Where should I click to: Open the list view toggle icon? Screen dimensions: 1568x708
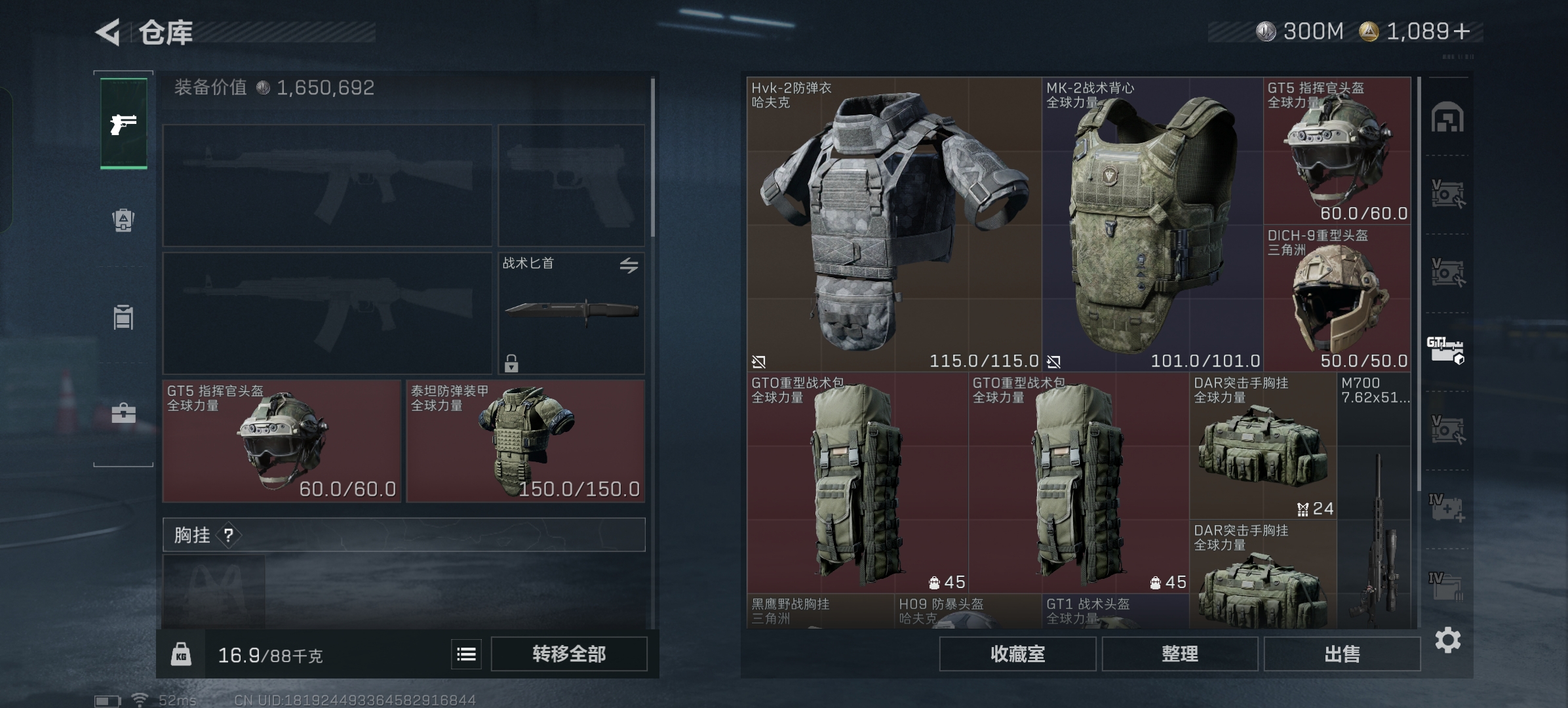pos(466,654)
